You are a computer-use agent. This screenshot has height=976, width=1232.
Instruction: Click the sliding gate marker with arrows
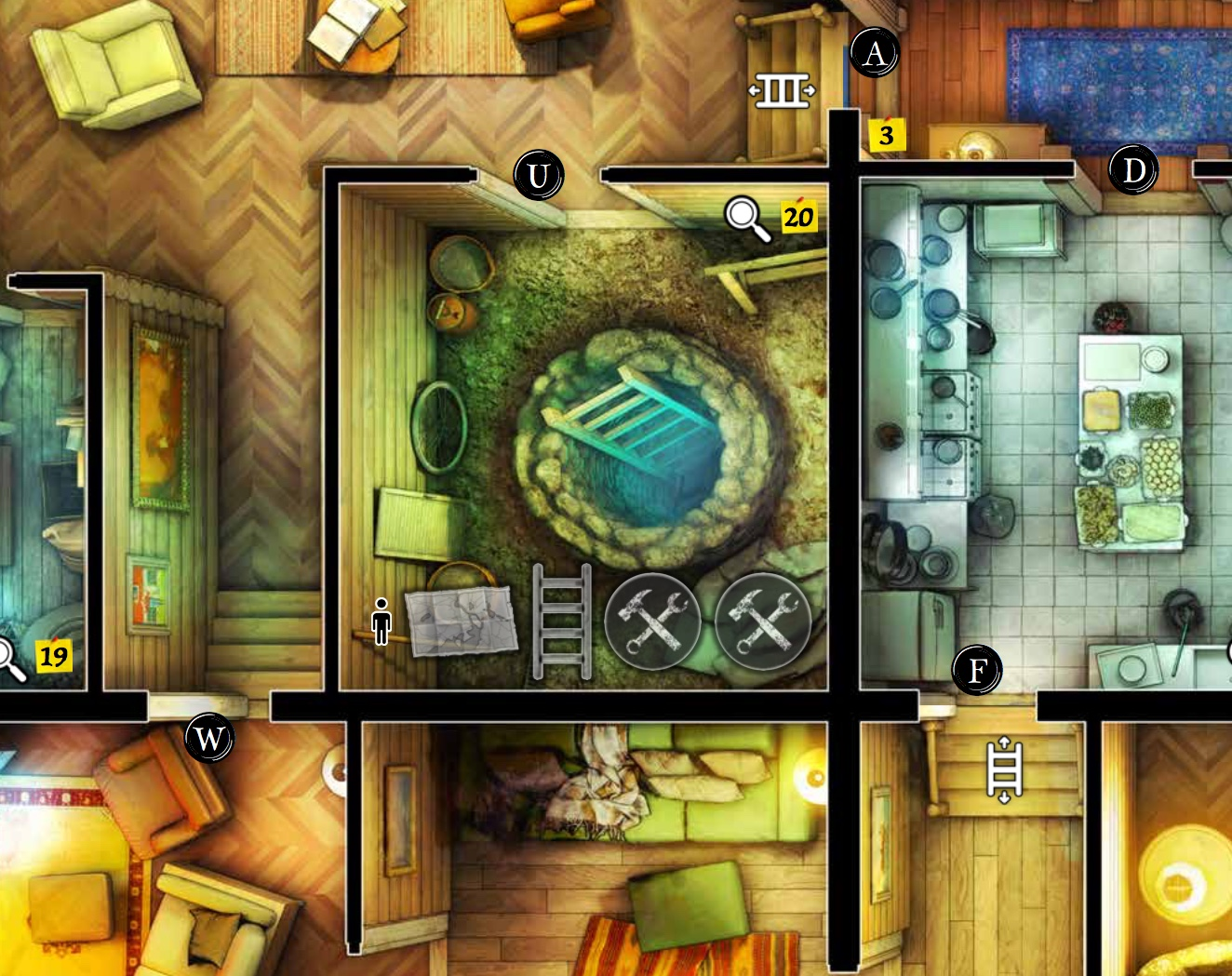tap(782, 91)
